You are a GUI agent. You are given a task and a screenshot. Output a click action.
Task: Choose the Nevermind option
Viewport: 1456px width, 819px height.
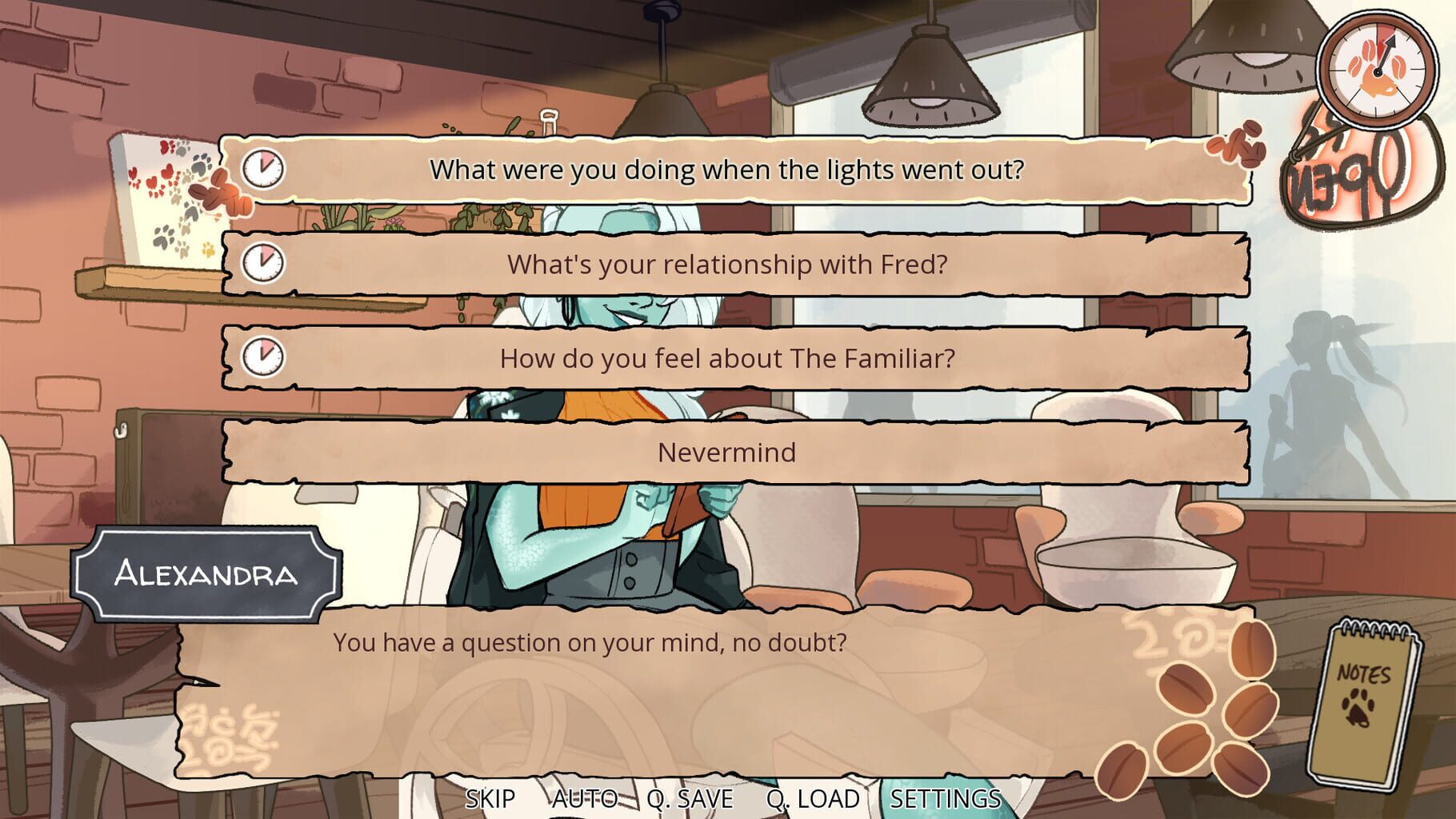click(728, 453)
